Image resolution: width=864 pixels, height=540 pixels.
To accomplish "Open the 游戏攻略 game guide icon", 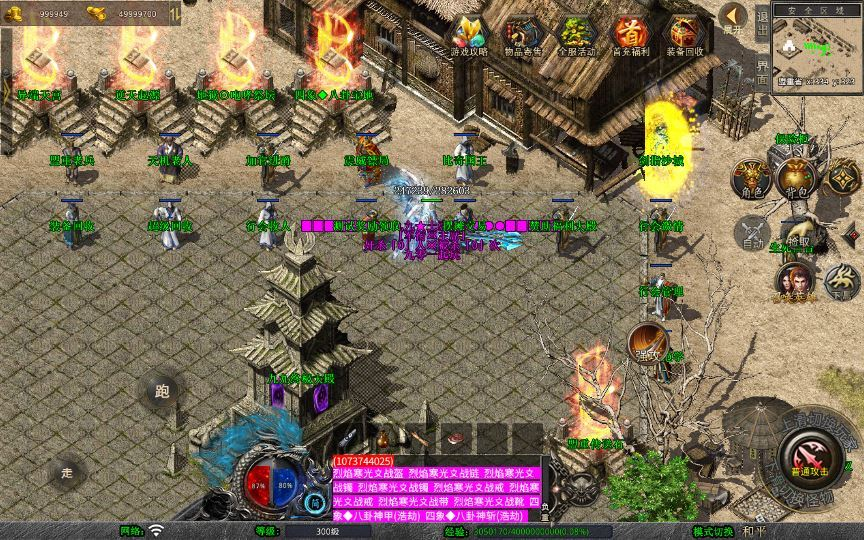I will coord(468,34).
